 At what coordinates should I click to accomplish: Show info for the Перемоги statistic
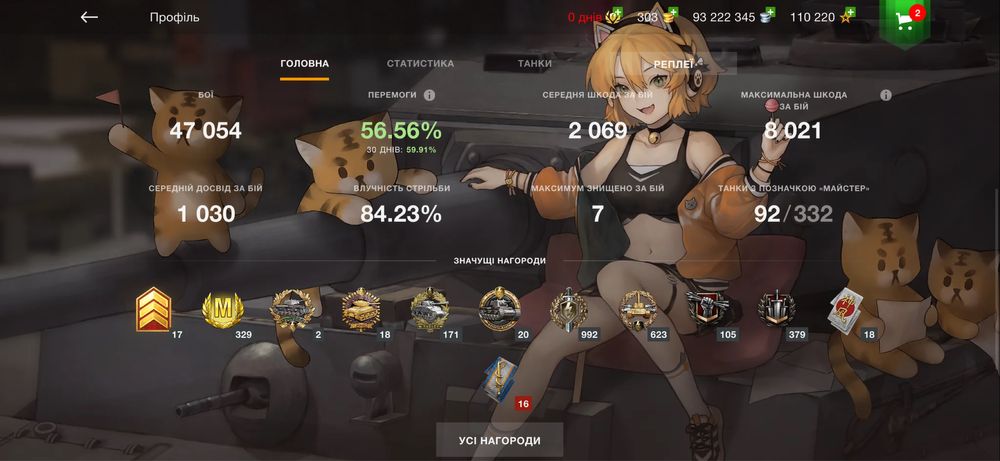pyautogui.click(x=429, y=95)
